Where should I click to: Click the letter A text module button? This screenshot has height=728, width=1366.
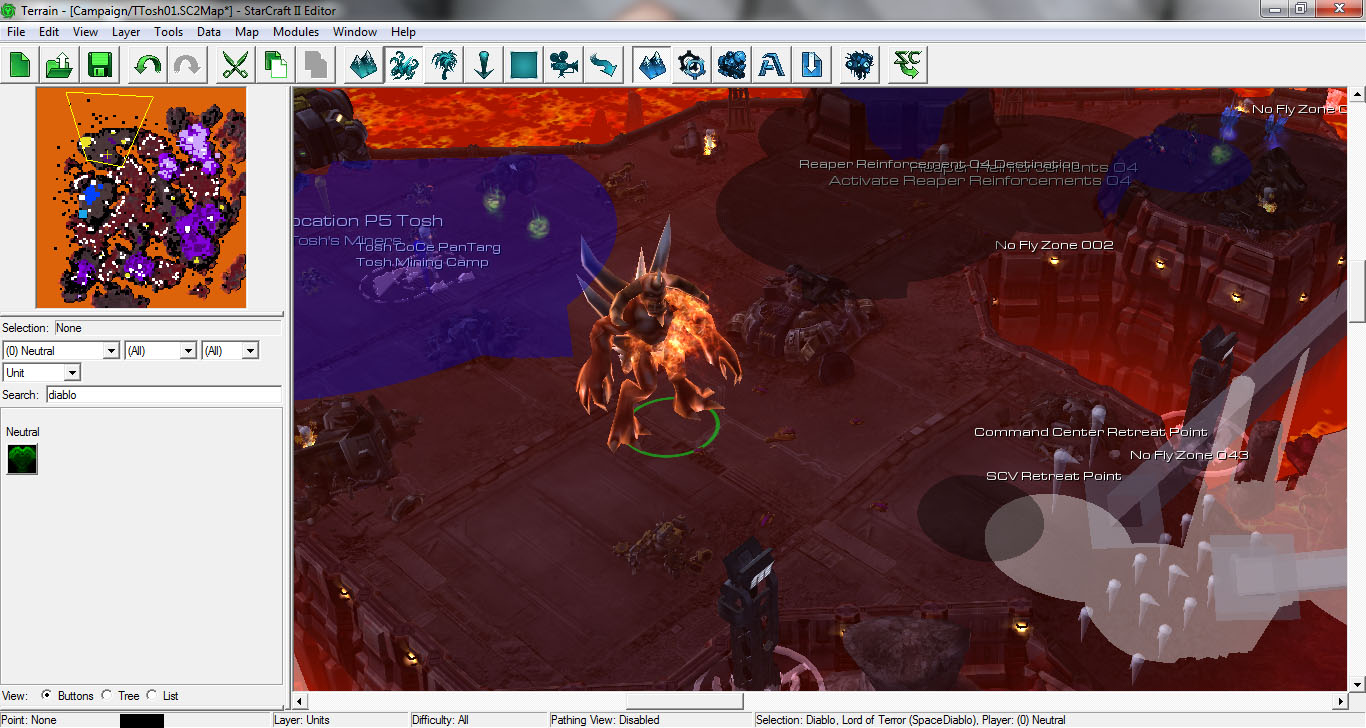(x=771, y=66)
